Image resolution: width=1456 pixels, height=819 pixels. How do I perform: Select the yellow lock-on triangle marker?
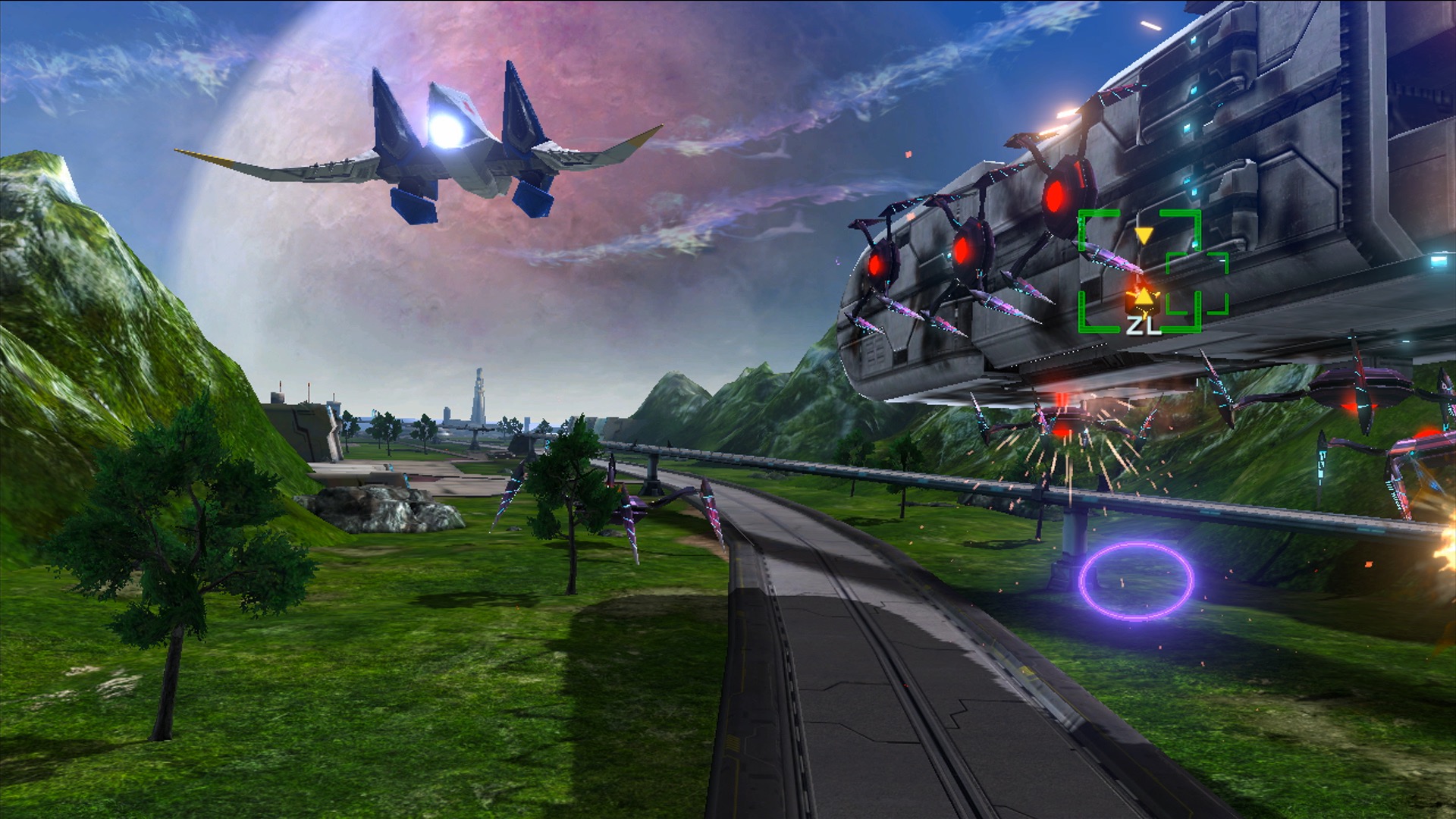click(x=1145, y=235)
